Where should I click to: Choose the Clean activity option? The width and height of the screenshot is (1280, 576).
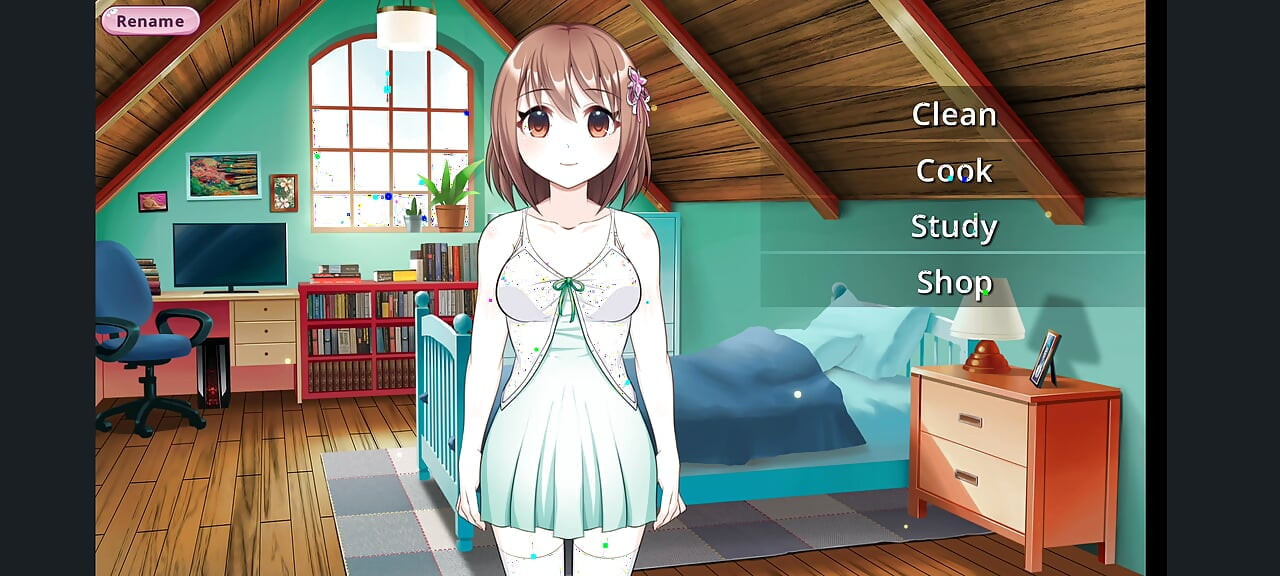(x=953, y=115)
